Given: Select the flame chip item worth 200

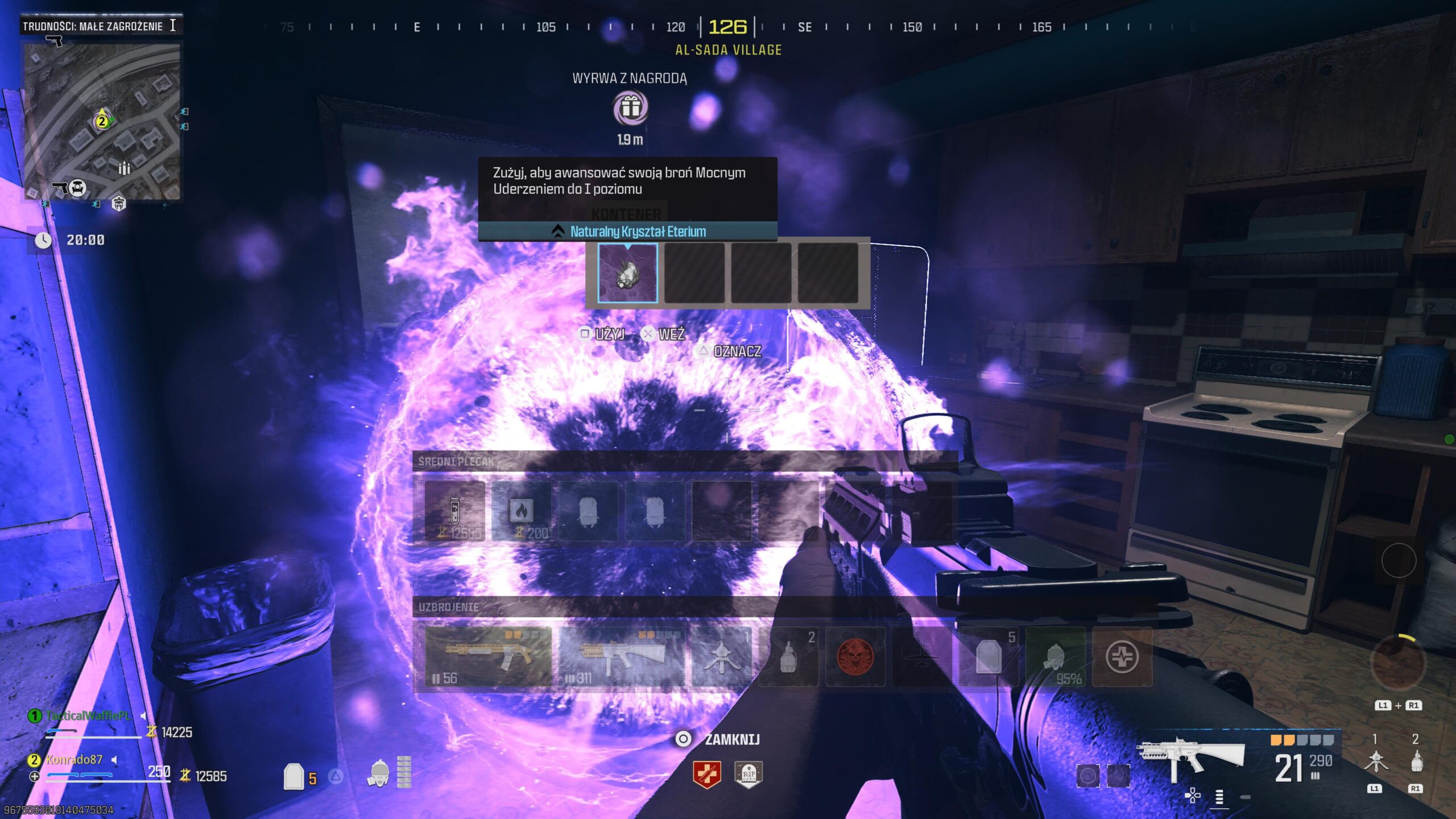Looking at the screenshot, I should [521, 511].
